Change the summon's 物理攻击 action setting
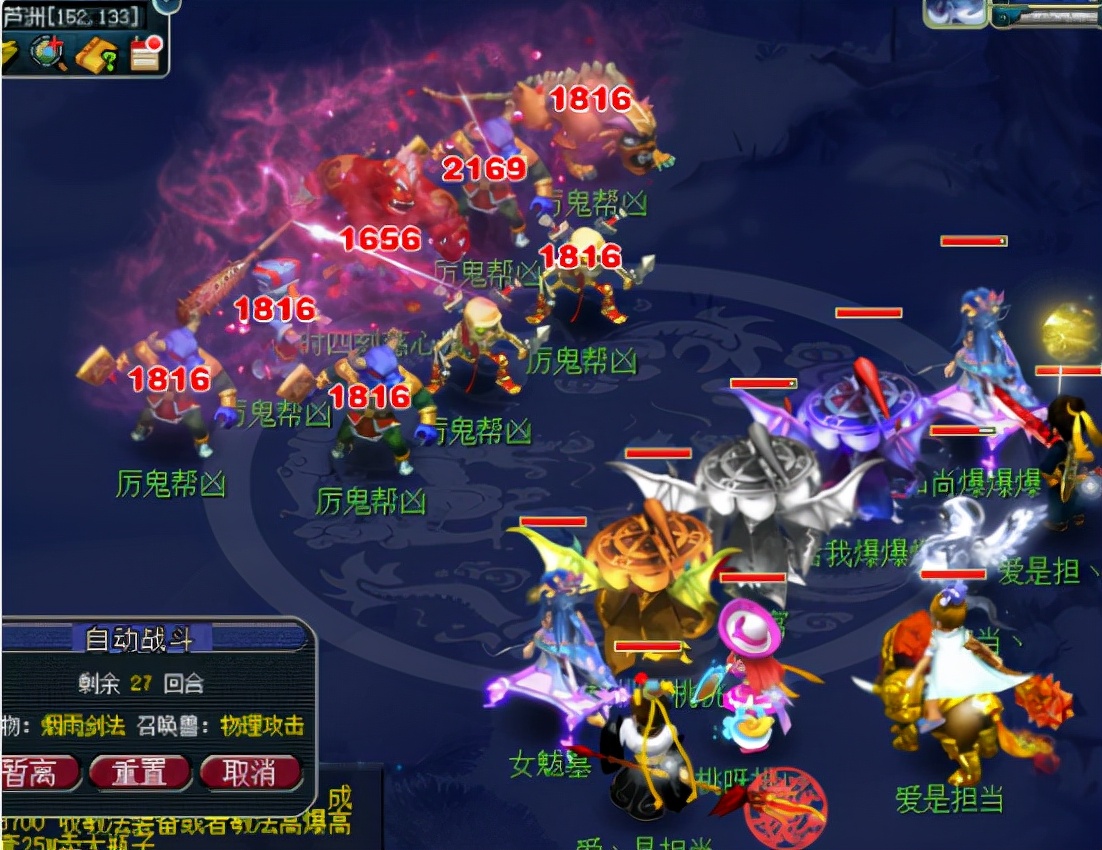The image size is (1102, 850). coord(261,726)
